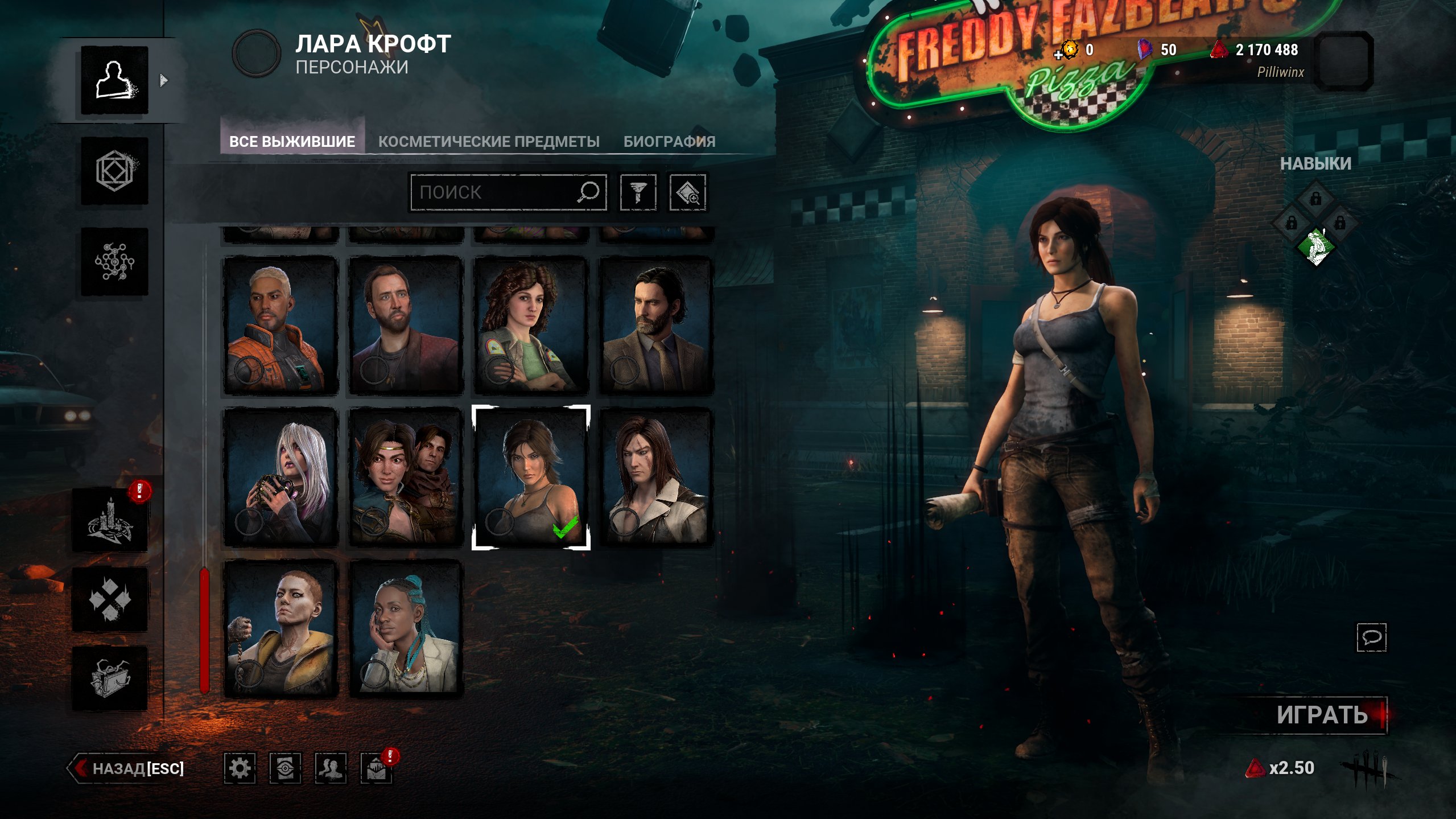The width and height of the screenshot is (1456, 819).
Task: Open the chat speech-bubble button
Action: coord(1371,637)
